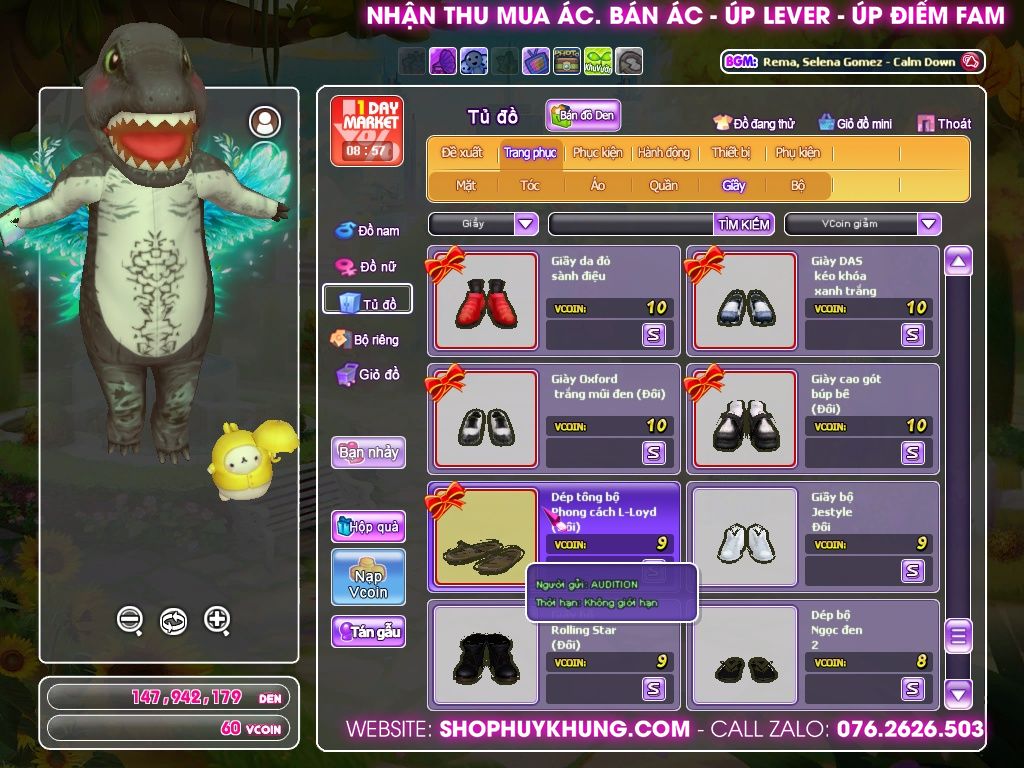Open the VCoin giảm sort dropdown
1024x768 pixels.
click(929, 224)
